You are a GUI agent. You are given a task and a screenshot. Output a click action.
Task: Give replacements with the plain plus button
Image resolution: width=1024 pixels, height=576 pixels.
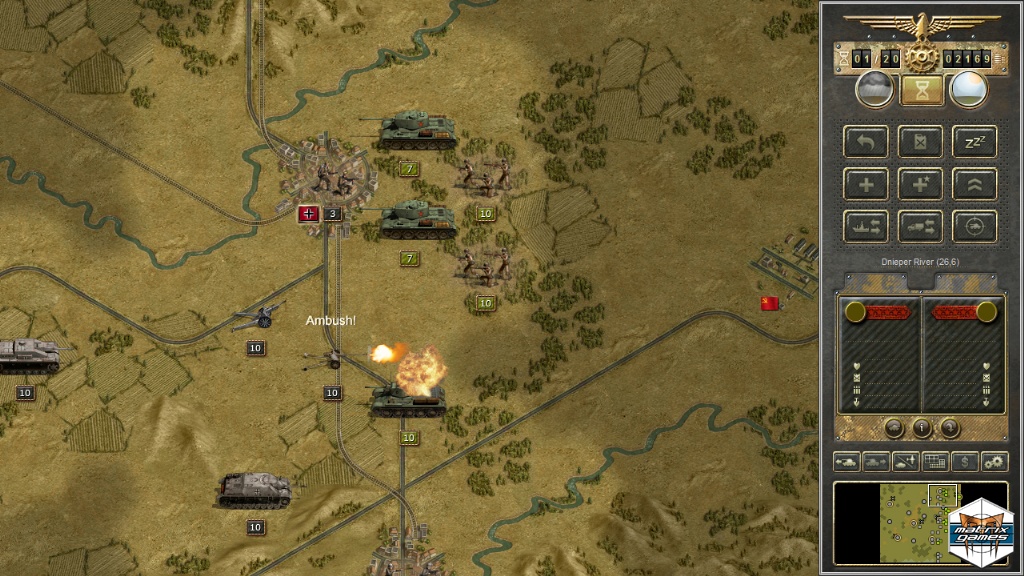[x=866, y=184]
